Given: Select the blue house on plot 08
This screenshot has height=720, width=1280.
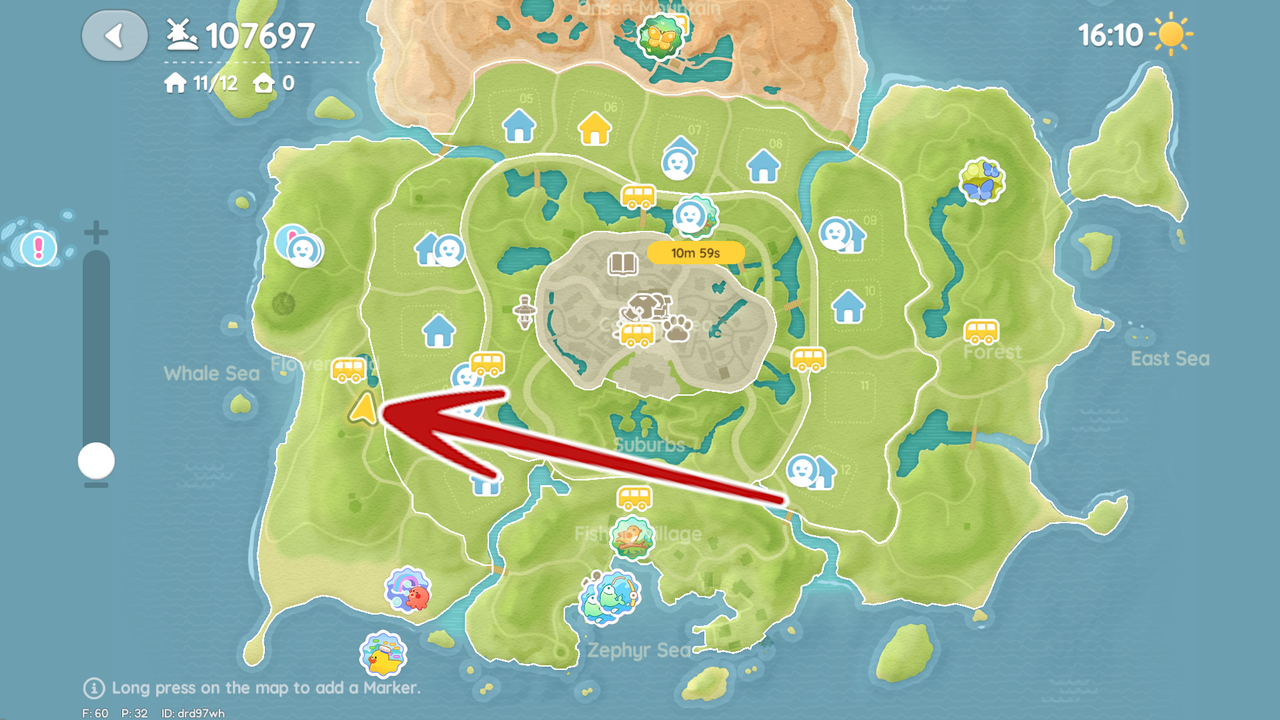Looking at the screenshot, I should [x=764, y=165].
